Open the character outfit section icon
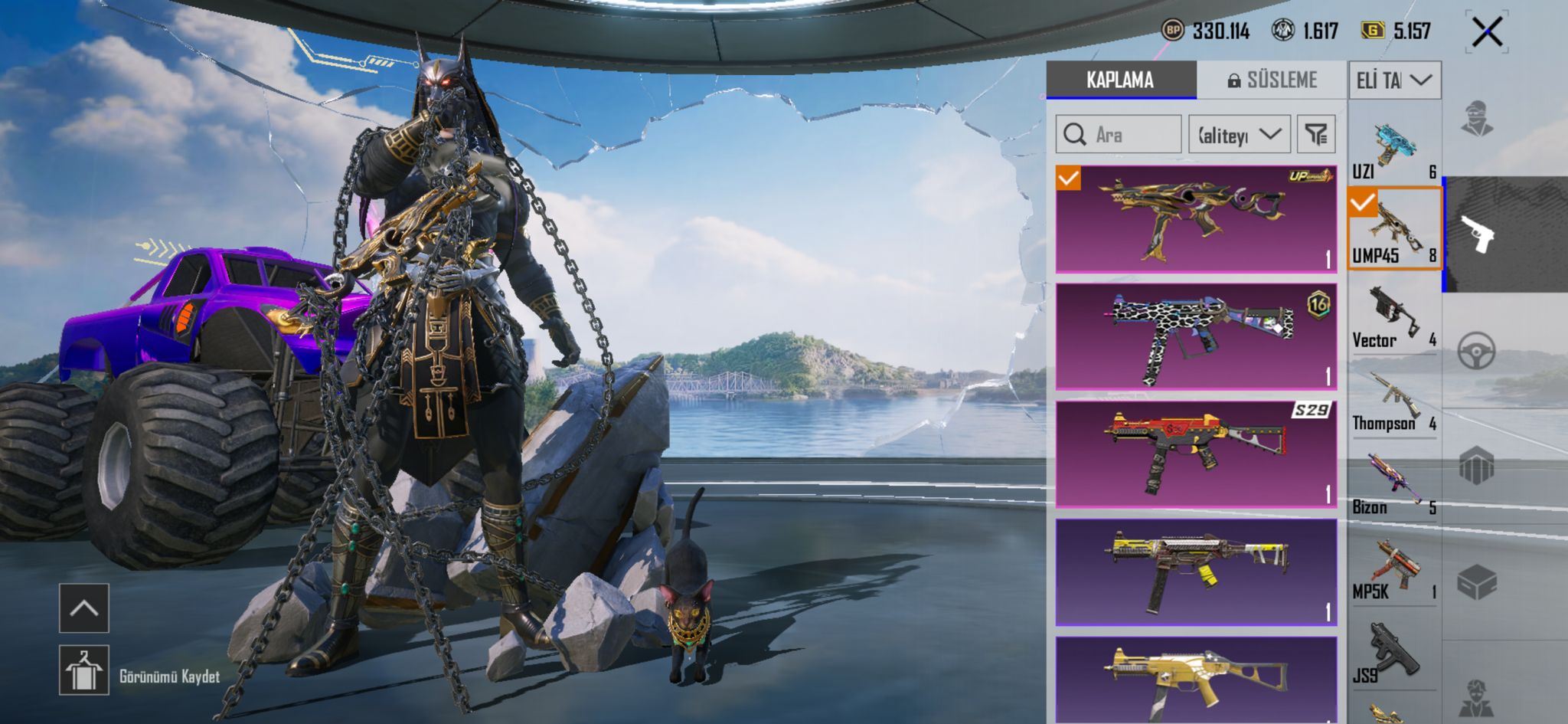Screen dimensions: 1568x724 point(1476,119)
